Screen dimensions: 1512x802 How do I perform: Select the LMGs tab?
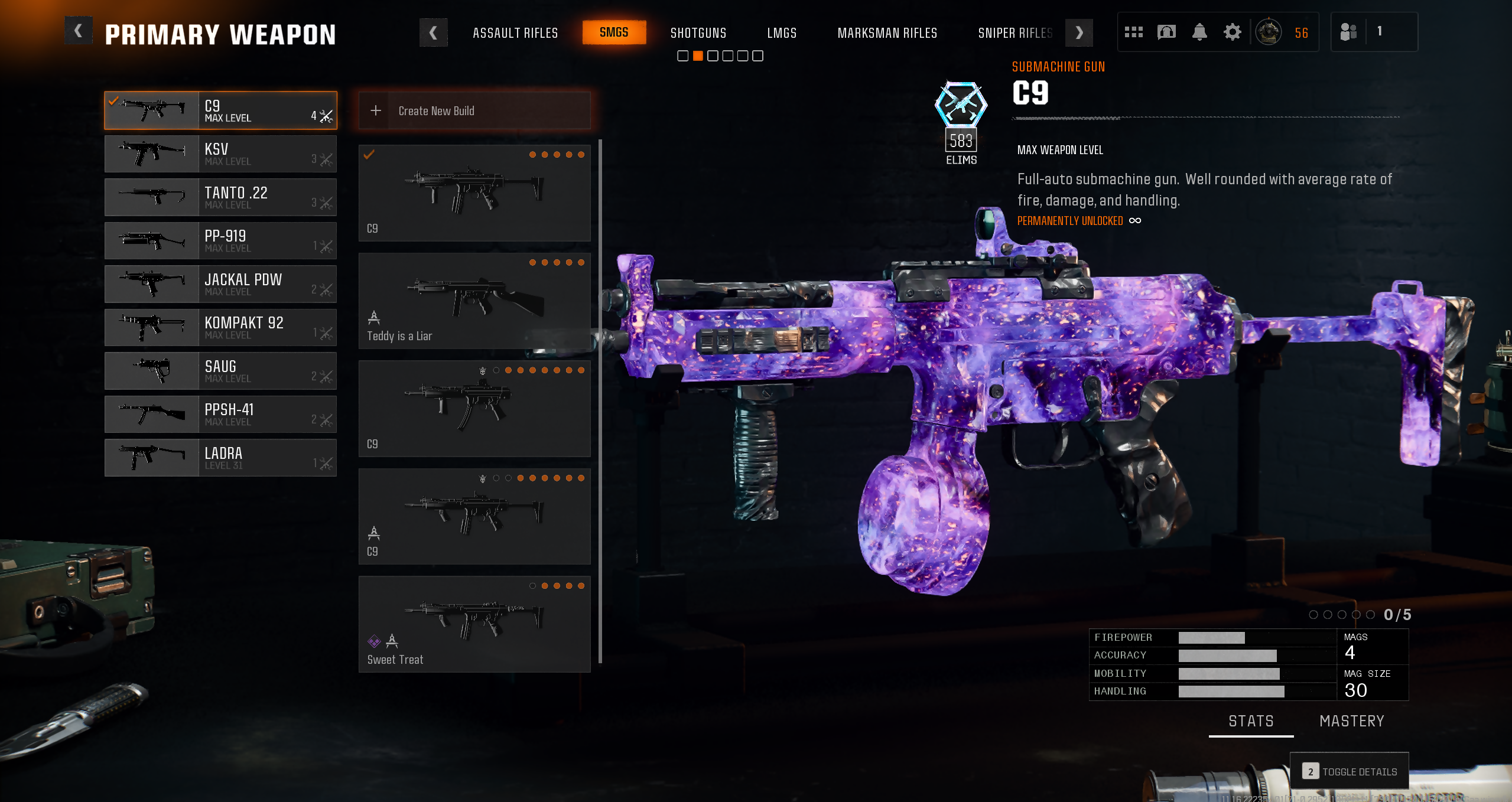point(782,33)
